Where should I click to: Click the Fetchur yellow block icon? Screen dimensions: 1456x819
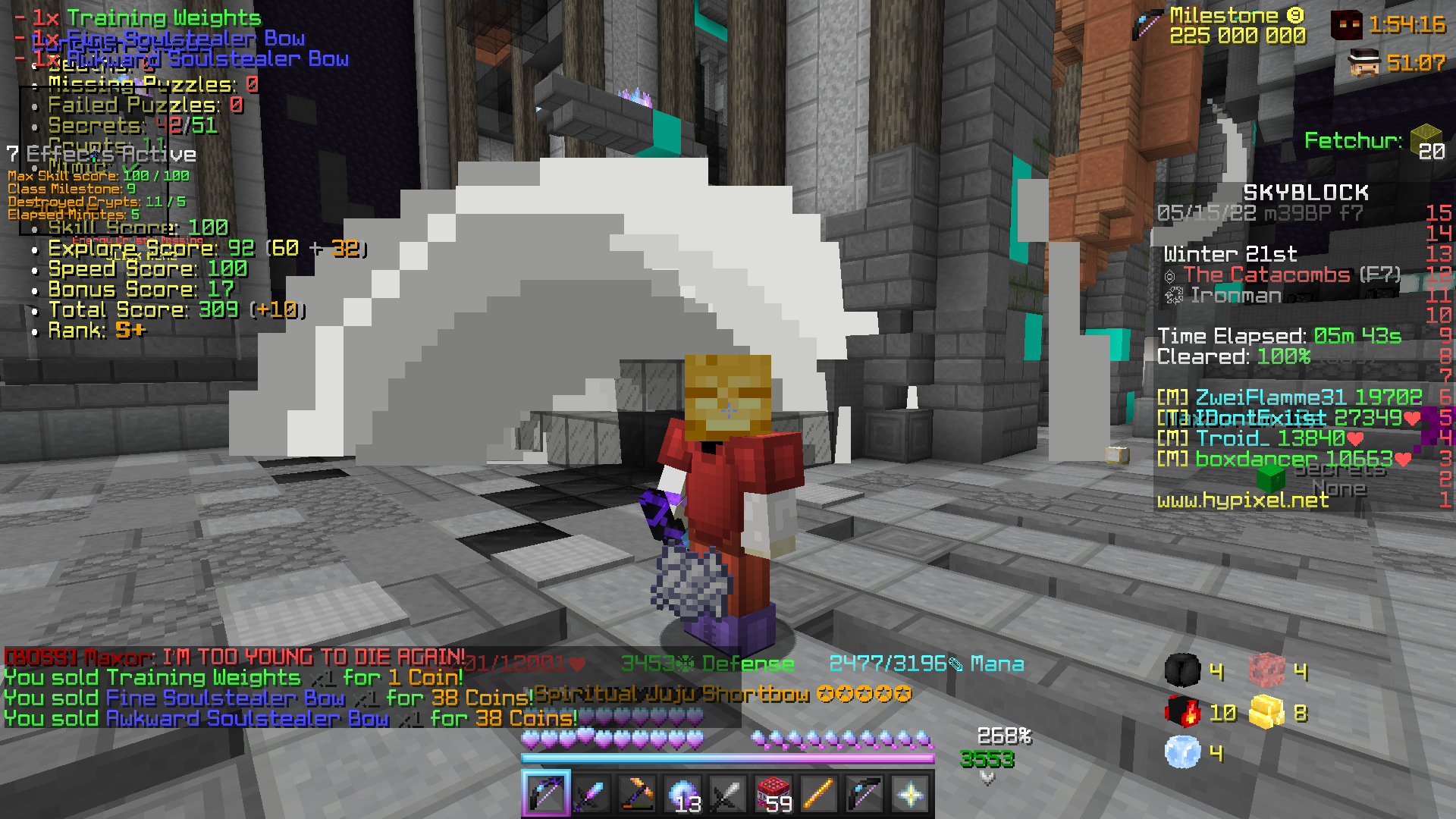pos(1428,140)
